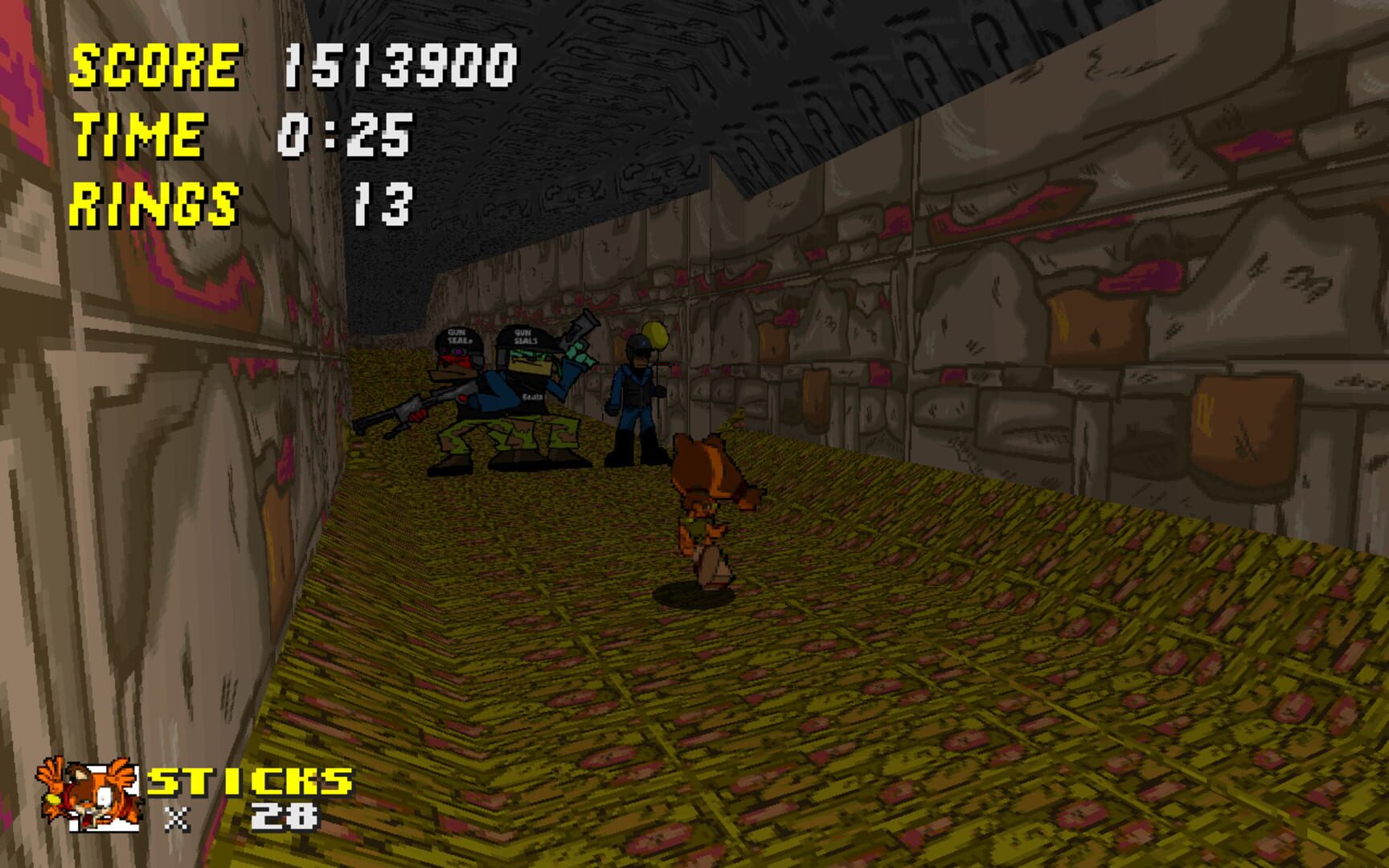Open the STICKS label in the HUD

pyautogui.click(x=249, y=780)
